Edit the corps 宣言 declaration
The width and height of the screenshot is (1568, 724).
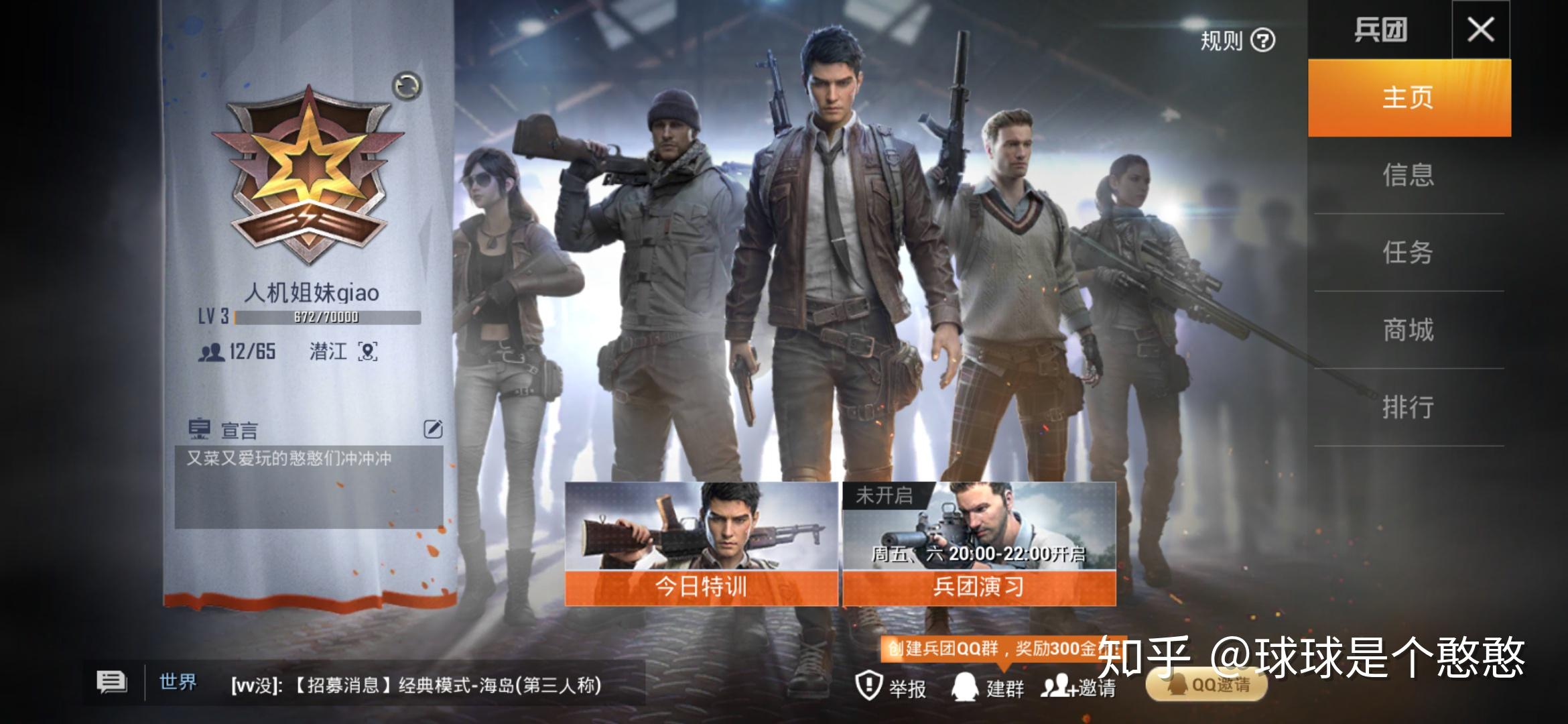(x=433, y=429)
